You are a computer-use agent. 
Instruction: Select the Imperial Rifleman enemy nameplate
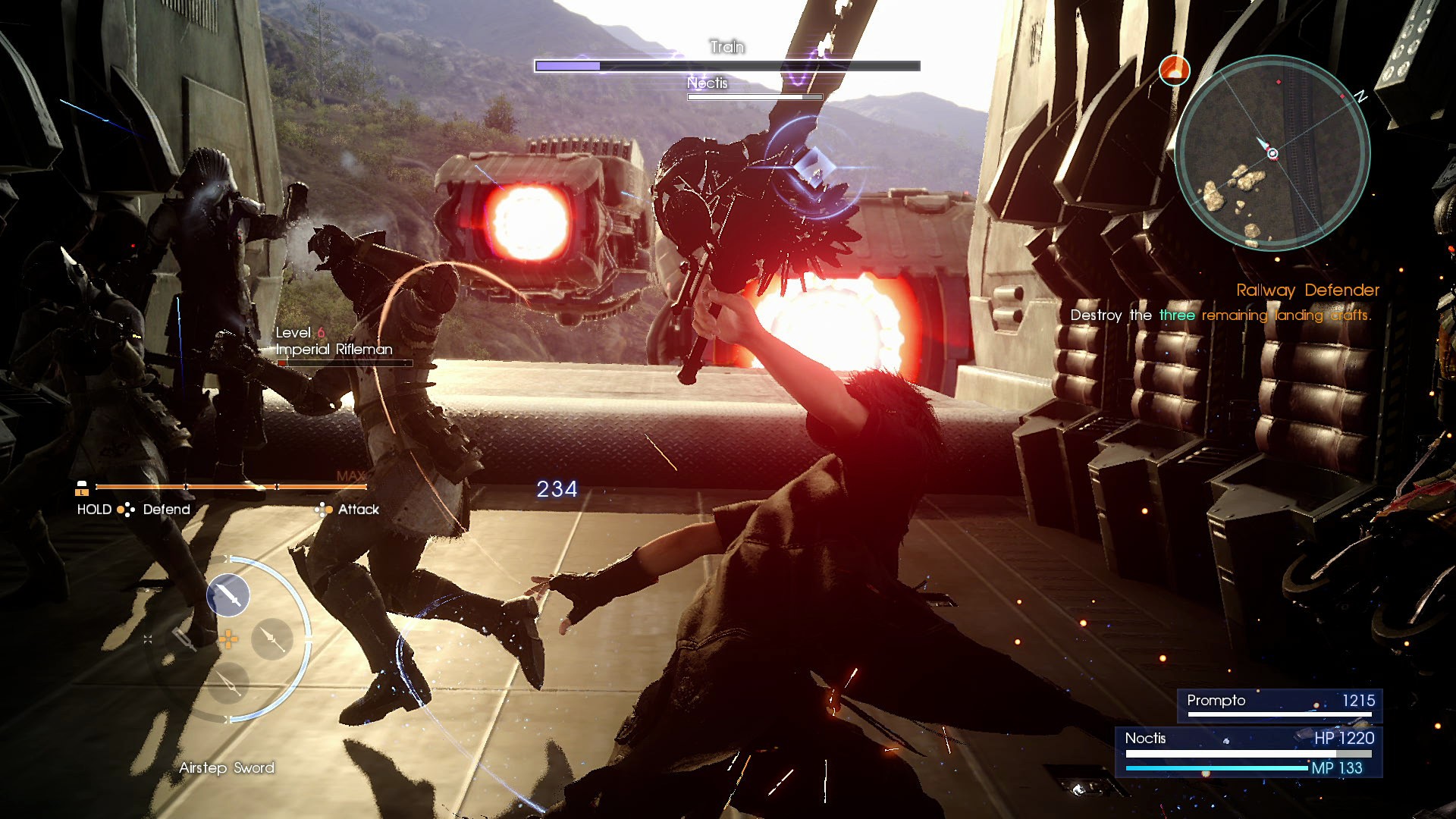[334, 350]
